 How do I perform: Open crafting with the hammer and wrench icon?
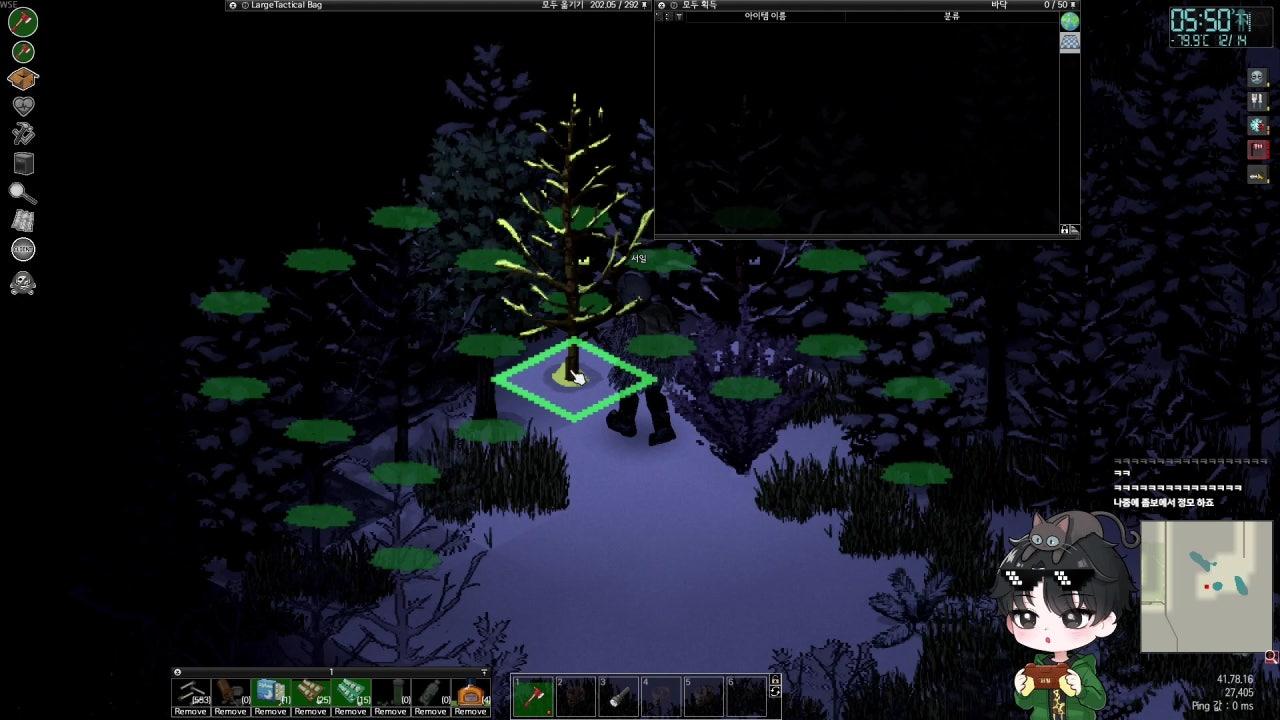23,134
